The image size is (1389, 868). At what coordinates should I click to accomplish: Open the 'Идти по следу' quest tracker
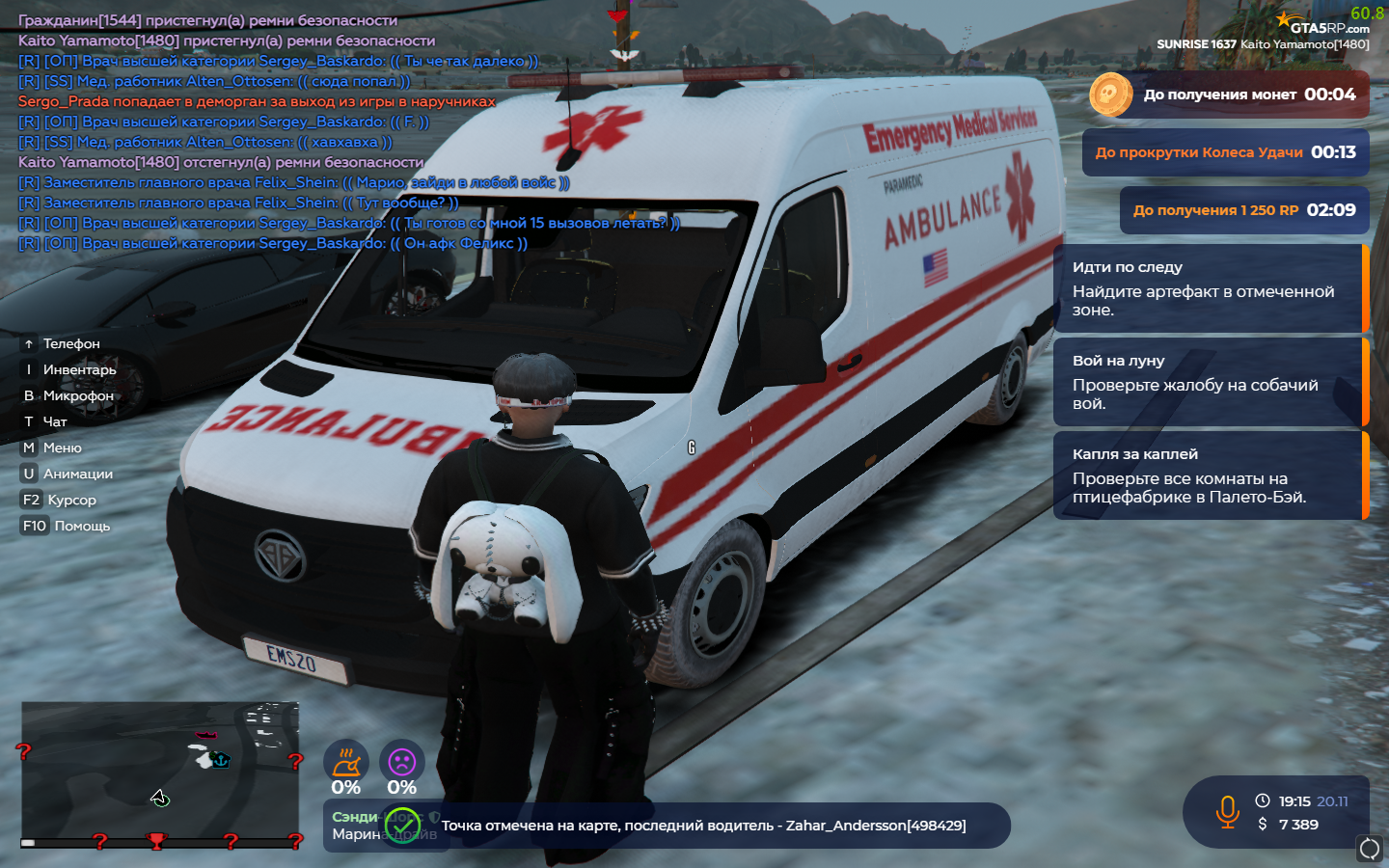point(1208,288)
